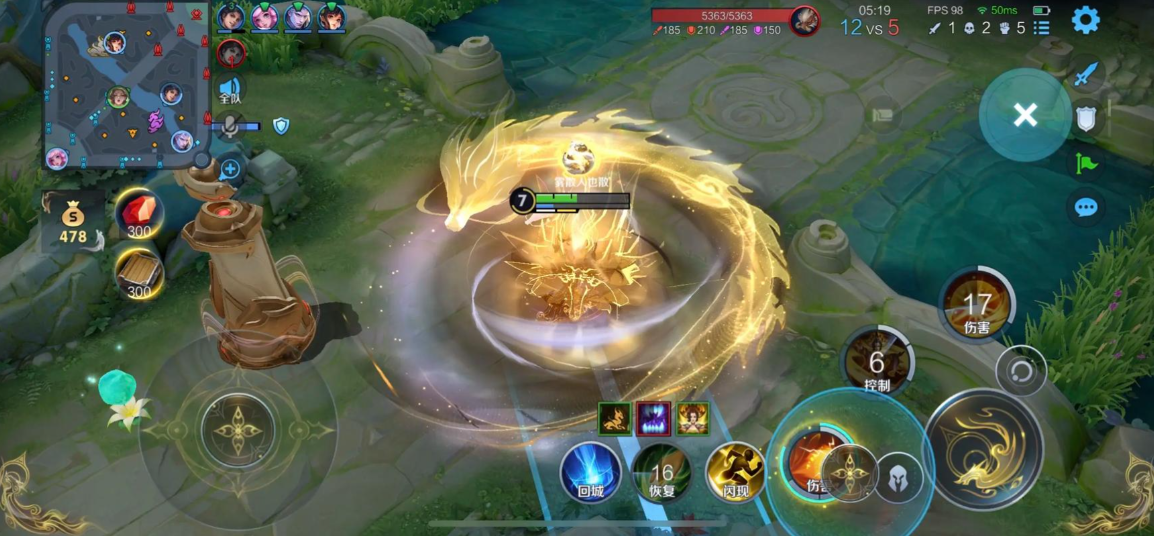The width and height of the screenshot is (1154, 536).
Task: Cancel skill cast with the X button
Action: coord(1025,115)
